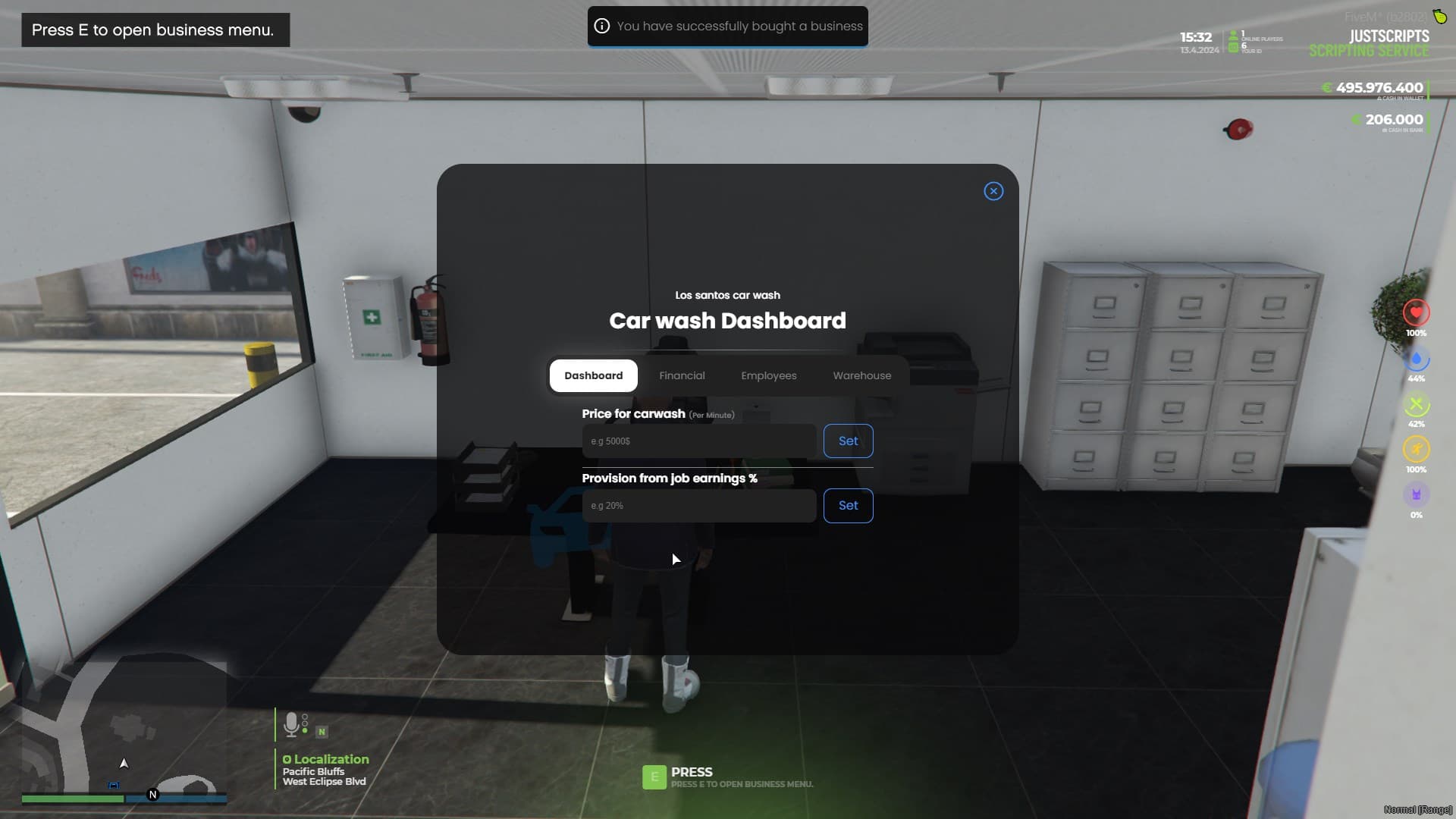This screenshot has height=819, width=1456.
Task: View the Warehouse tab
Action: point(861,375)
